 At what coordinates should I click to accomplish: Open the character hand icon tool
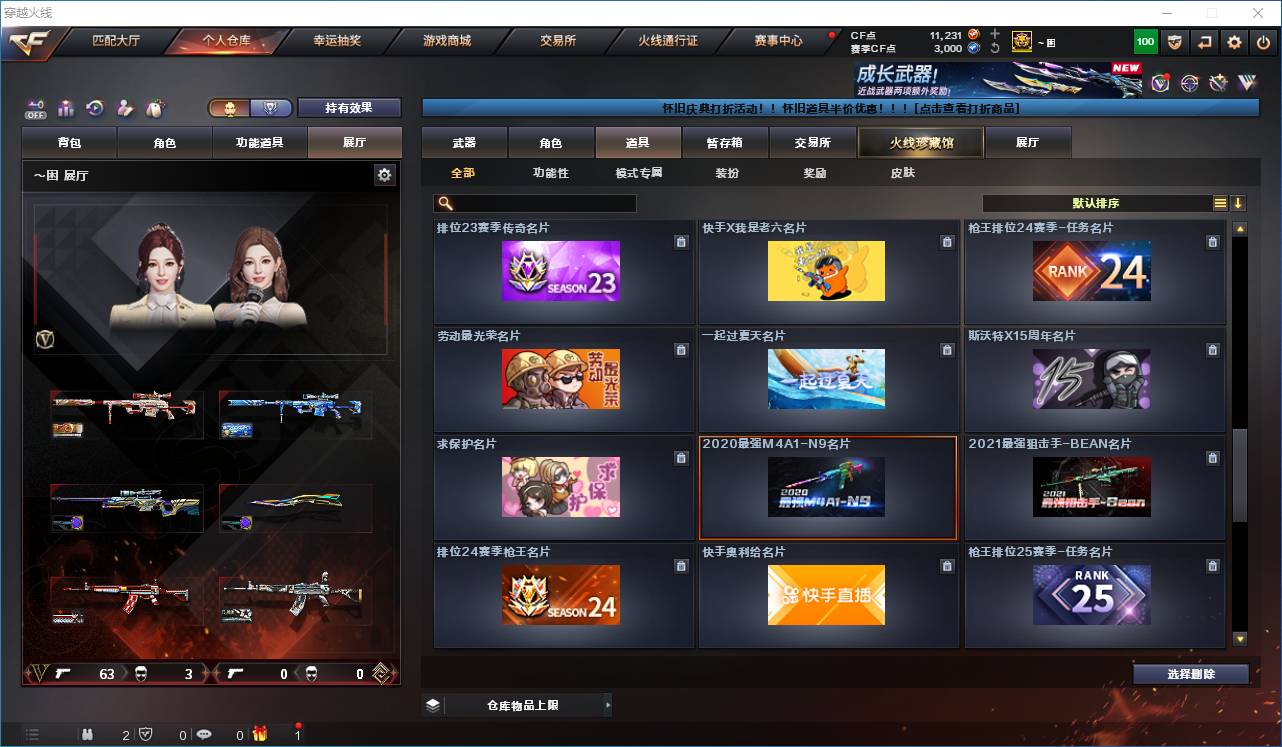click(124, 107)
